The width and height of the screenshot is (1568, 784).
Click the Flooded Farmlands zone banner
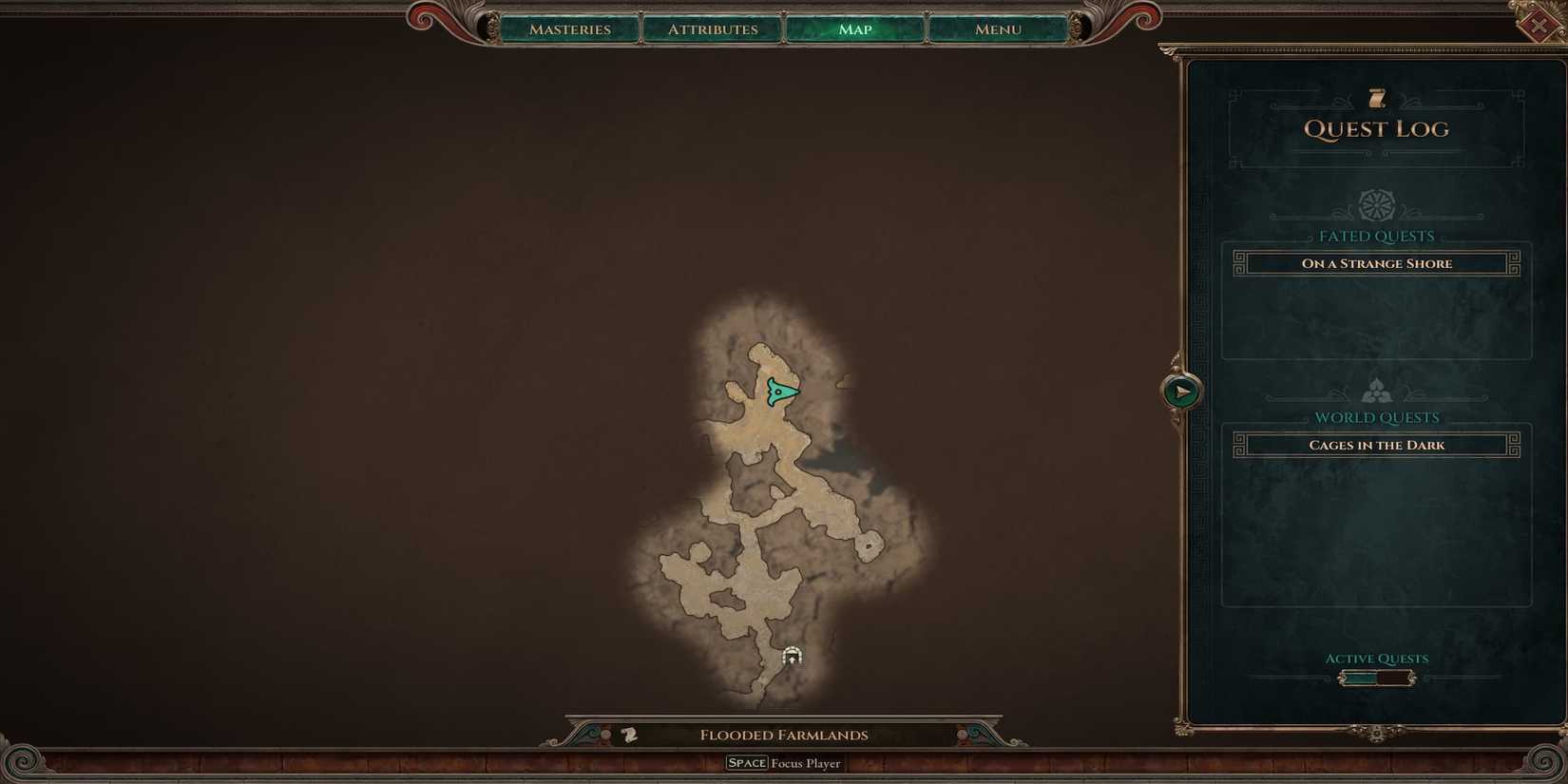[783, 734]
